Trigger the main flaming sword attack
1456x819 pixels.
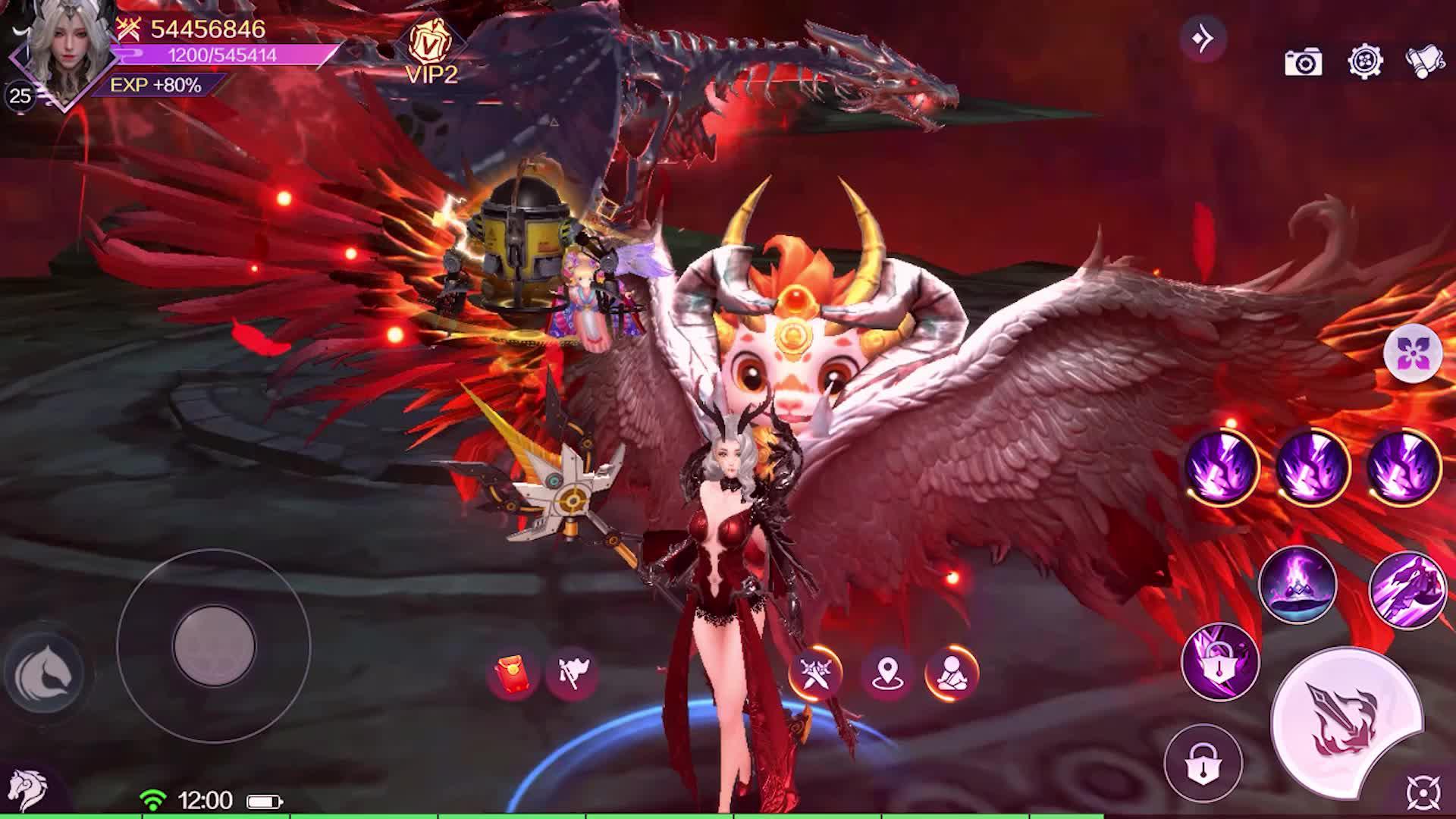(1345, 720)
